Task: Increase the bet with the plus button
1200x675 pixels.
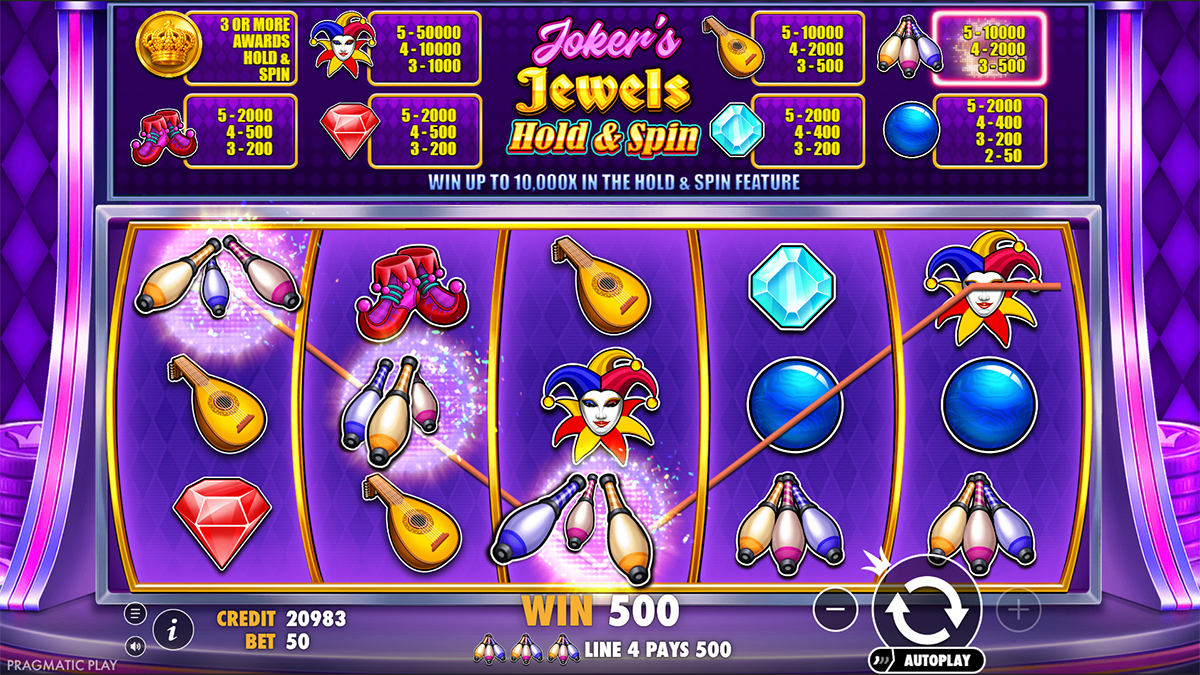Action: coord(1018,607)
